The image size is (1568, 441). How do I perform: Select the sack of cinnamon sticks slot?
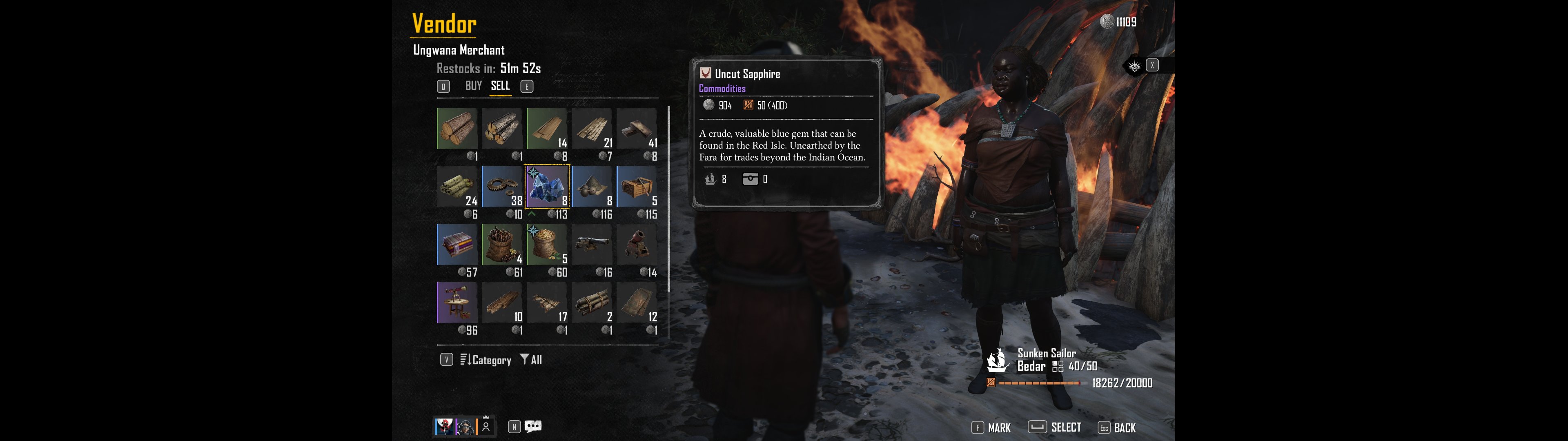[x=502, y=244]
